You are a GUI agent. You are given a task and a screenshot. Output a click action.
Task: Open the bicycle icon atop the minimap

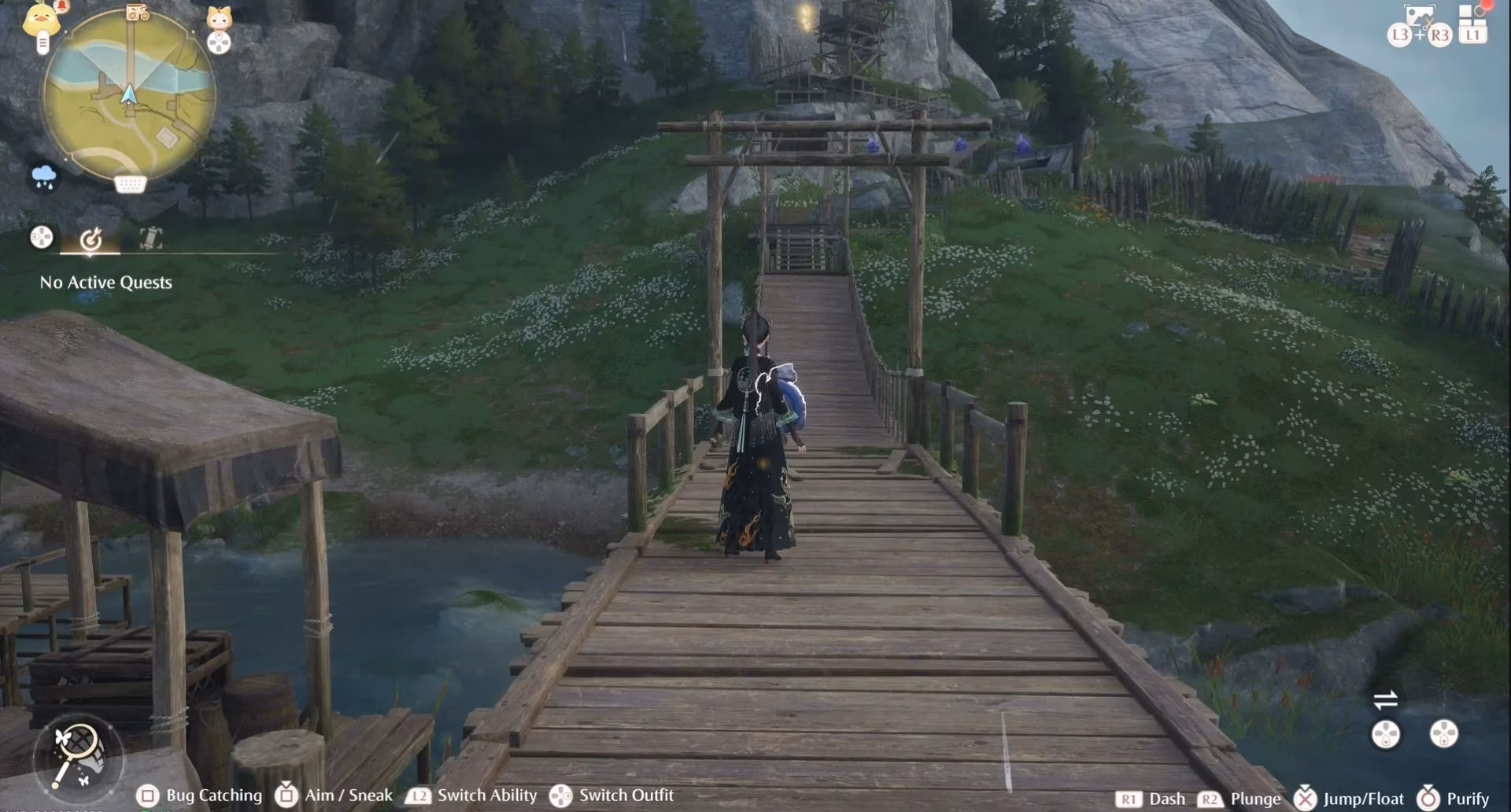138,12
